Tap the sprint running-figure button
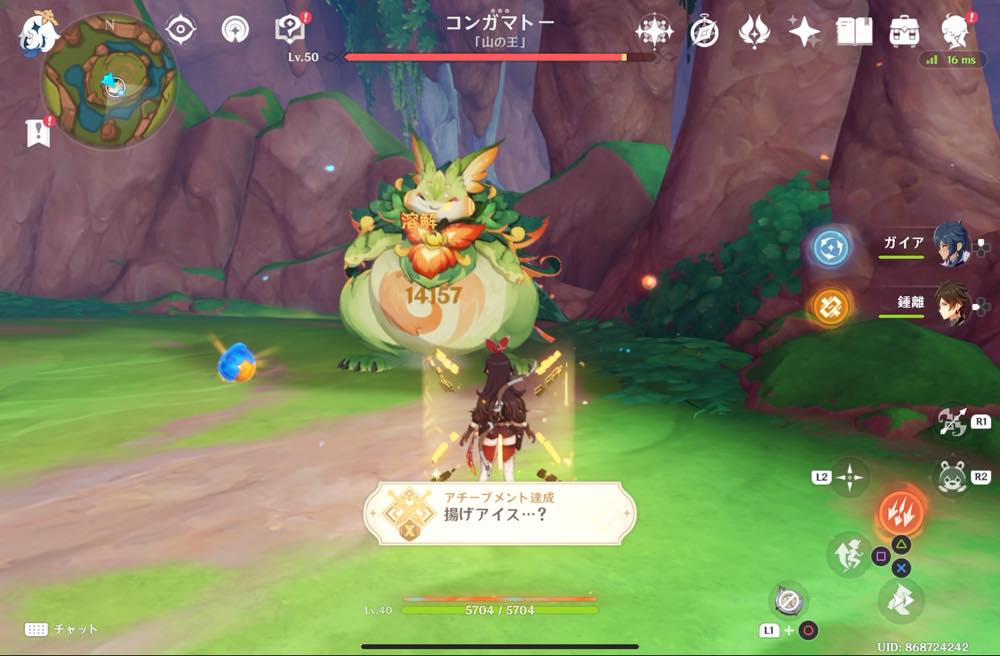Screen dimensions: 1000x656 848,554
